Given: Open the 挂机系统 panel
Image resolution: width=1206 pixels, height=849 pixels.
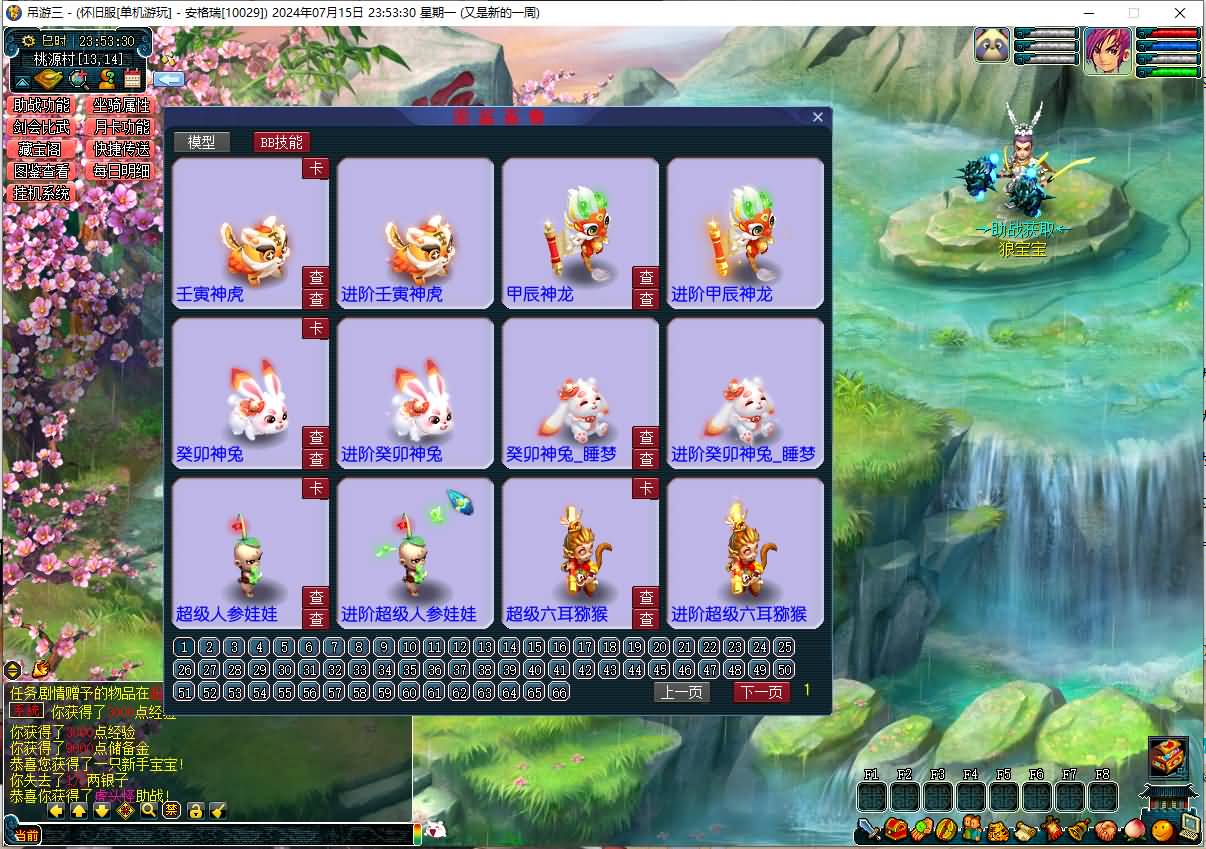Looking at the screenshot, I should 42,193.
